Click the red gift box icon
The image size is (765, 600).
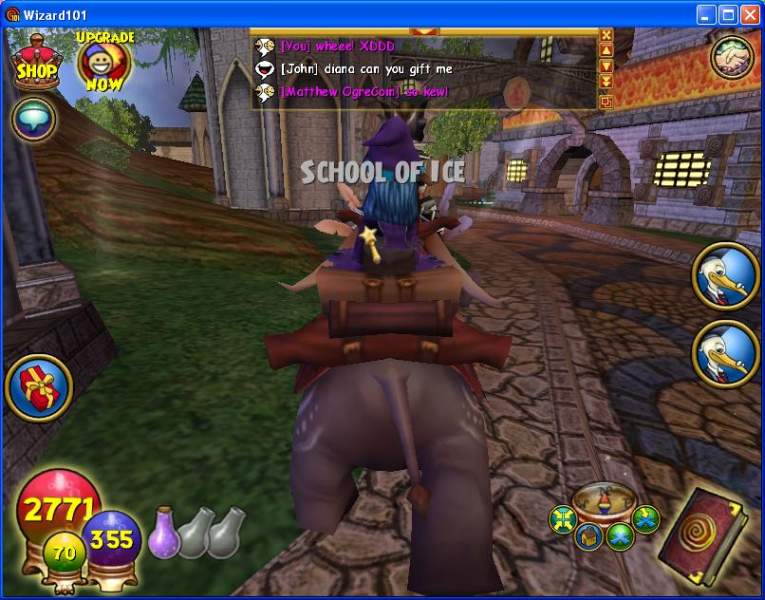pos(38,387)
